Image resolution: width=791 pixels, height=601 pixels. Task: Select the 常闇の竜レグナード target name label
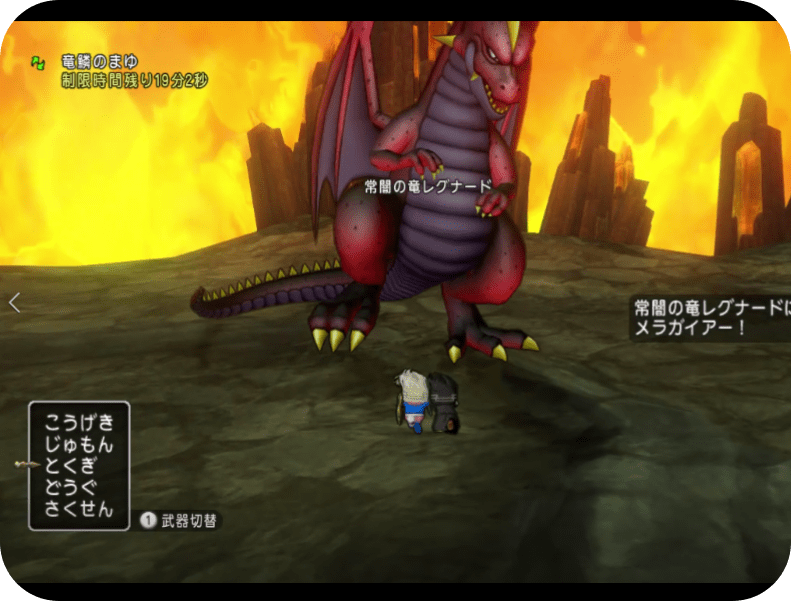[x=427, y=186]
